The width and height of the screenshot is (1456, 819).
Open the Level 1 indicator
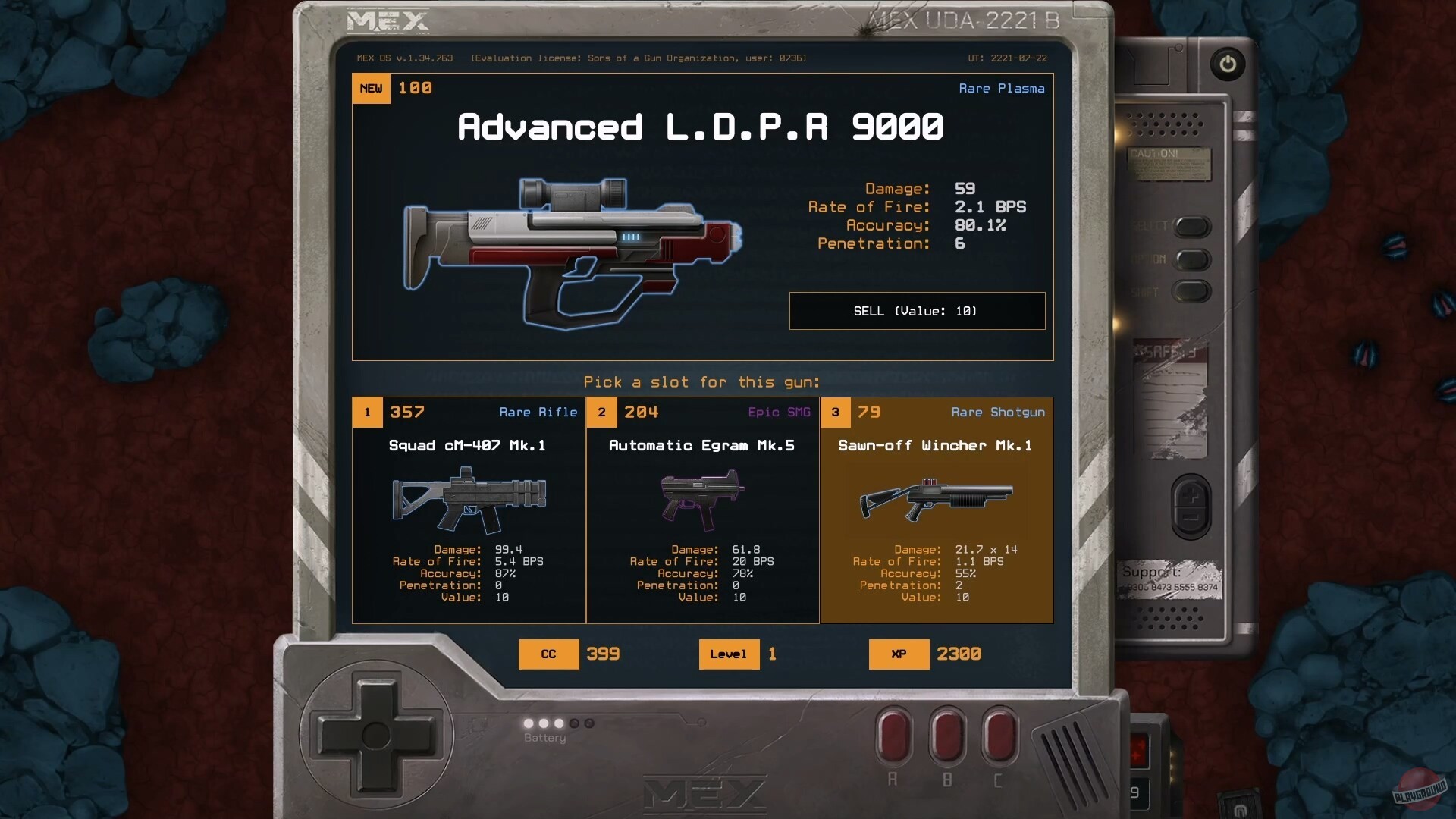729,654
